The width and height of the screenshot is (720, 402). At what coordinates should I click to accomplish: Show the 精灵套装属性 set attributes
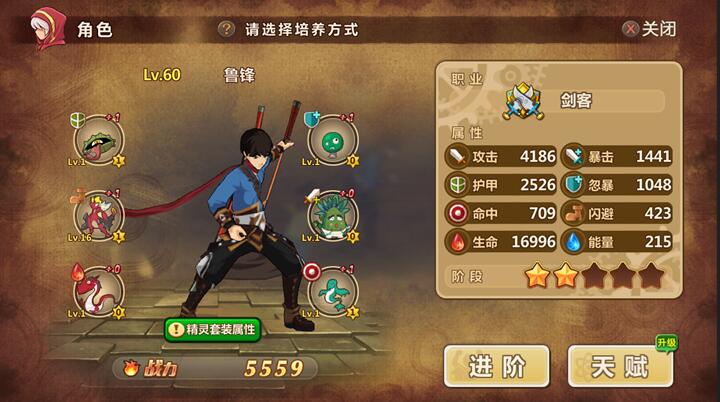[x=212, y=328]
